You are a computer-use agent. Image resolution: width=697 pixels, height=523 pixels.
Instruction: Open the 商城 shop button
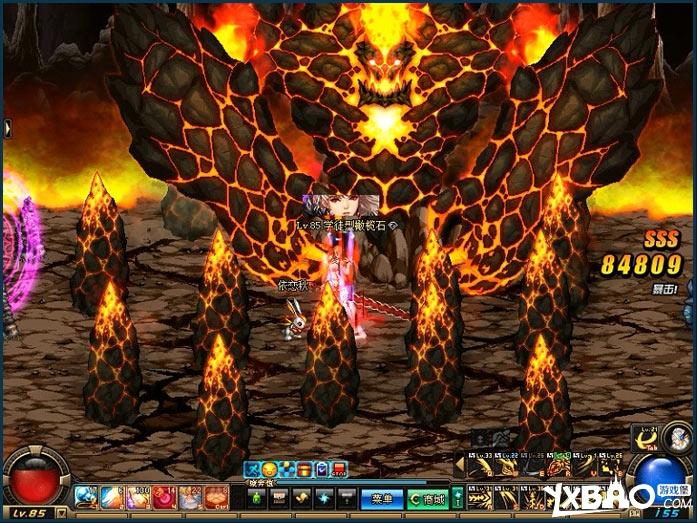pos(428,497)
